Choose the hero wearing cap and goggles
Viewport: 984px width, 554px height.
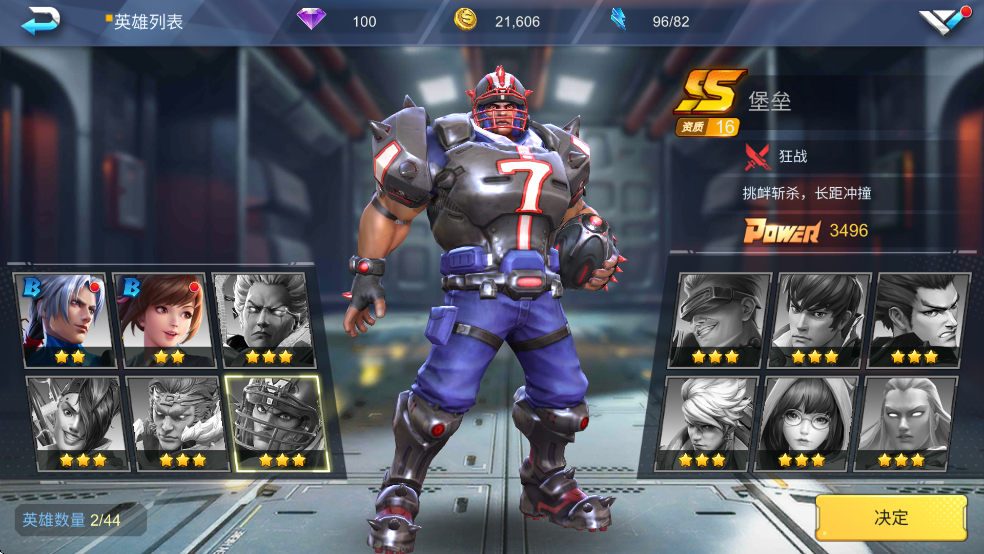[x=715, y=319]
